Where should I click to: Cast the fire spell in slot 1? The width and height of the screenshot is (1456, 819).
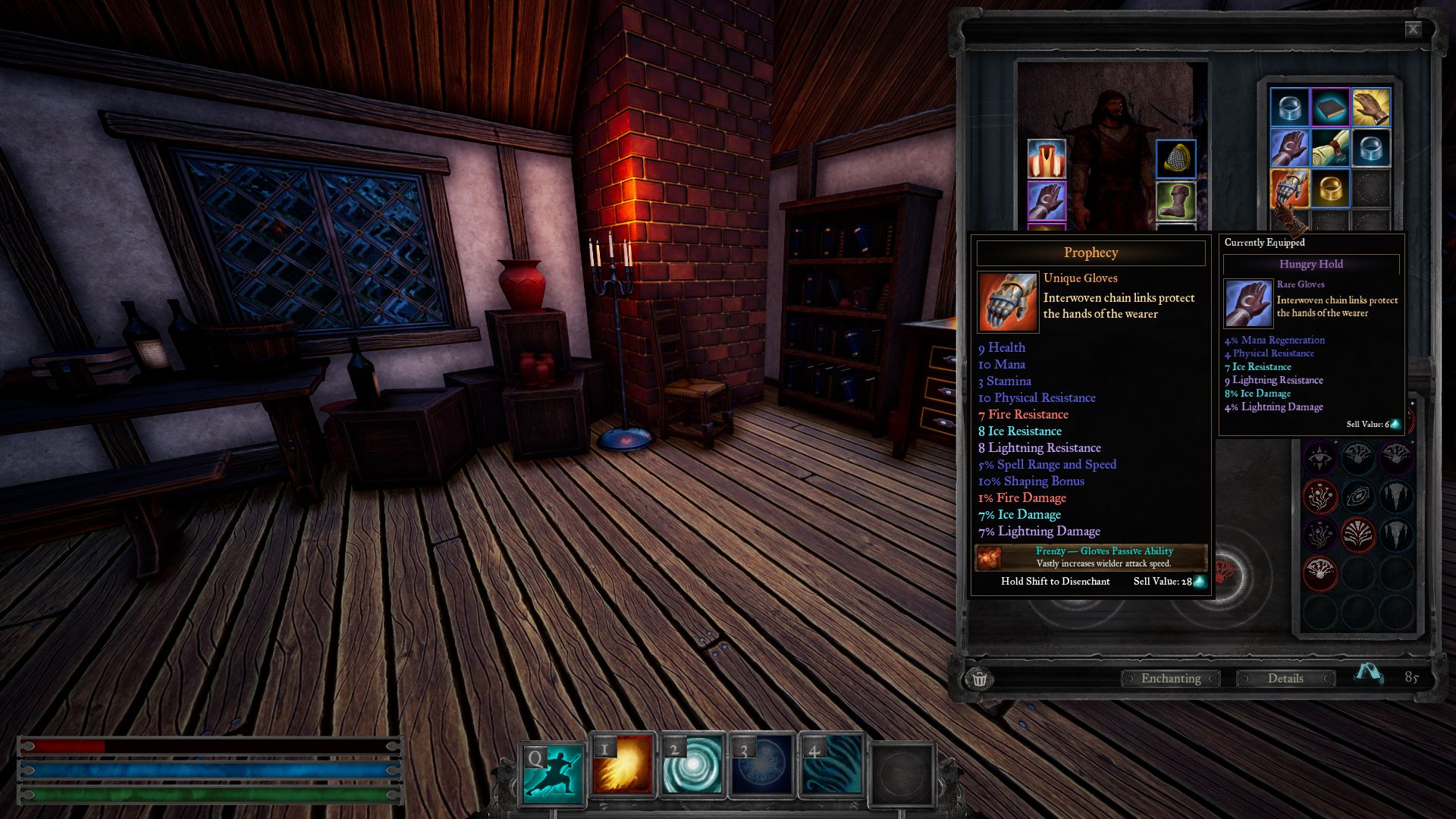click(x=622, y=767)
